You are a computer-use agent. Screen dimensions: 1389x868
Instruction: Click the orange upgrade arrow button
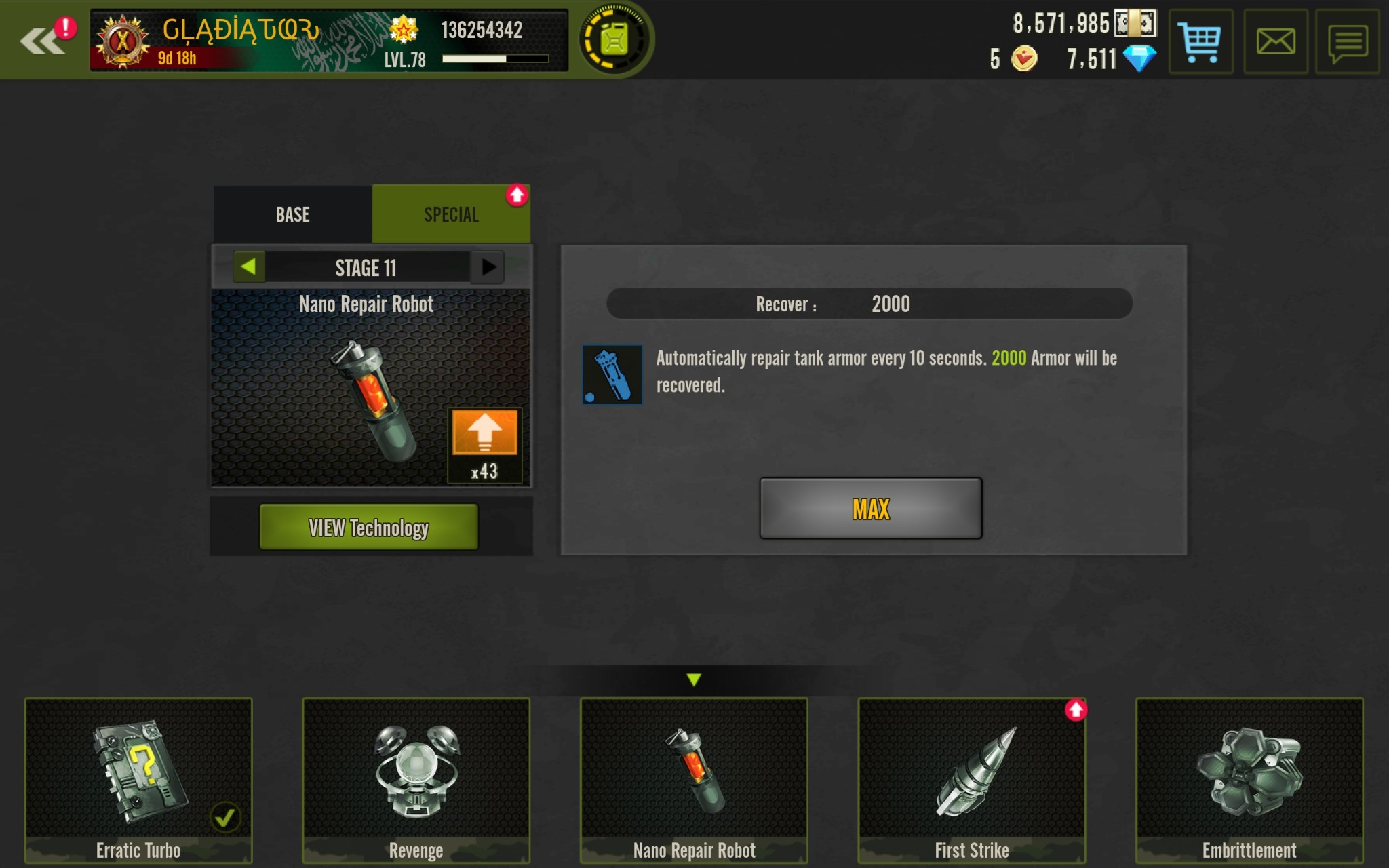(x=484, y=433)
